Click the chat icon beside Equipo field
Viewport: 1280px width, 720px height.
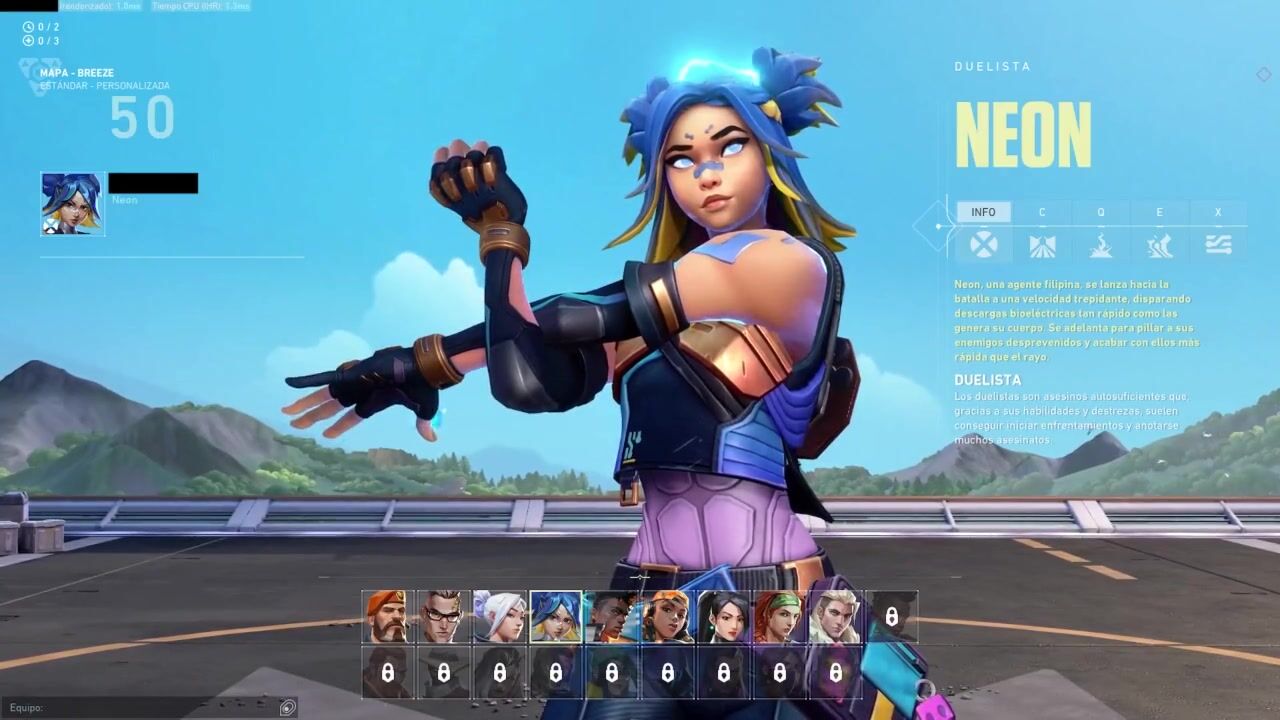tap(288, 708)
